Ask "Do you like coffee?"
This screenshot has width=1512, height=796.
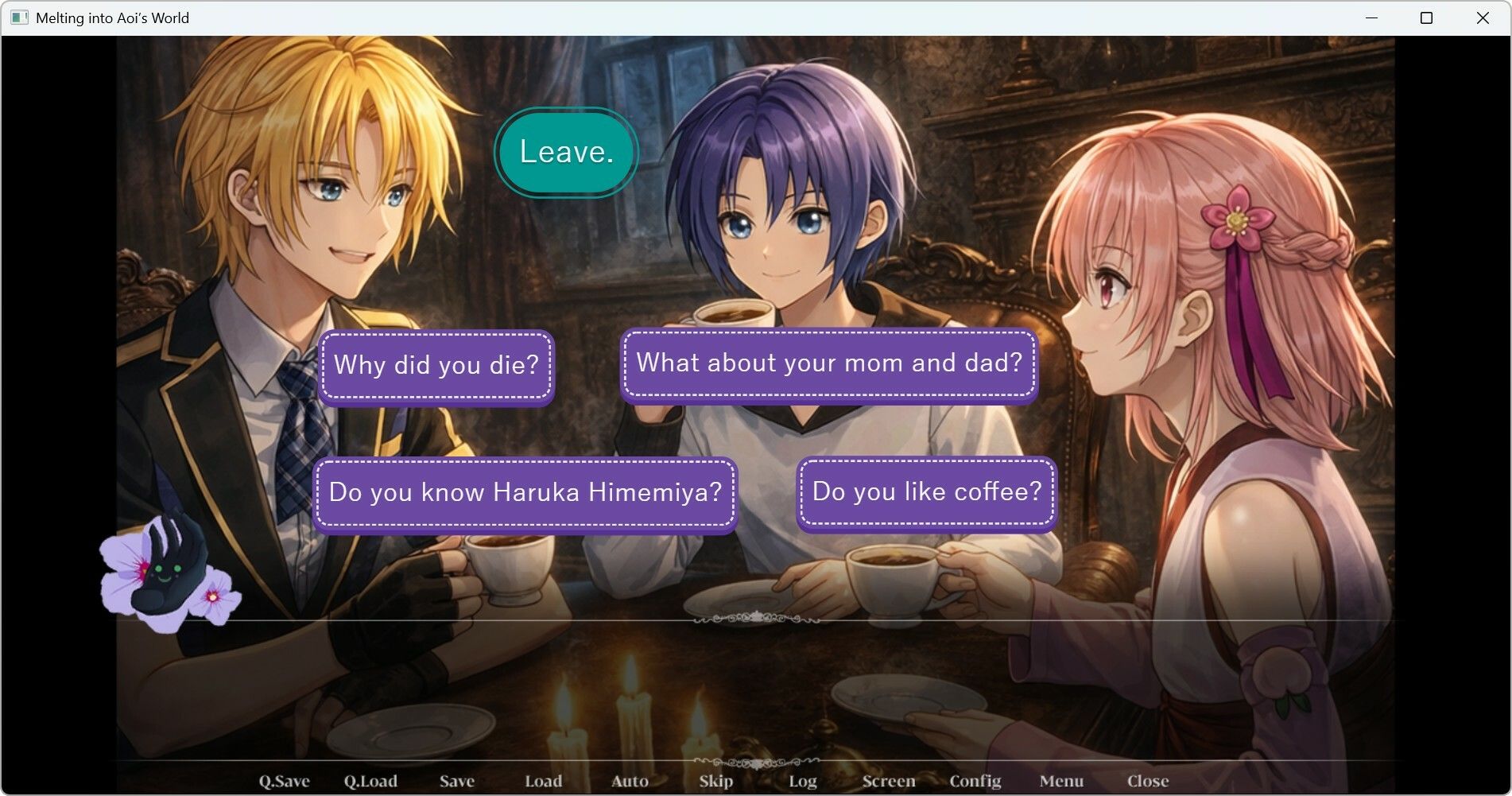[926, 491]
